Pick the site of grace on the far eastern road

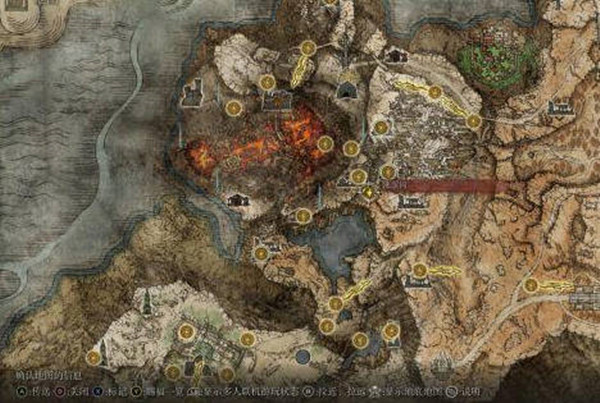pos(531,285)
